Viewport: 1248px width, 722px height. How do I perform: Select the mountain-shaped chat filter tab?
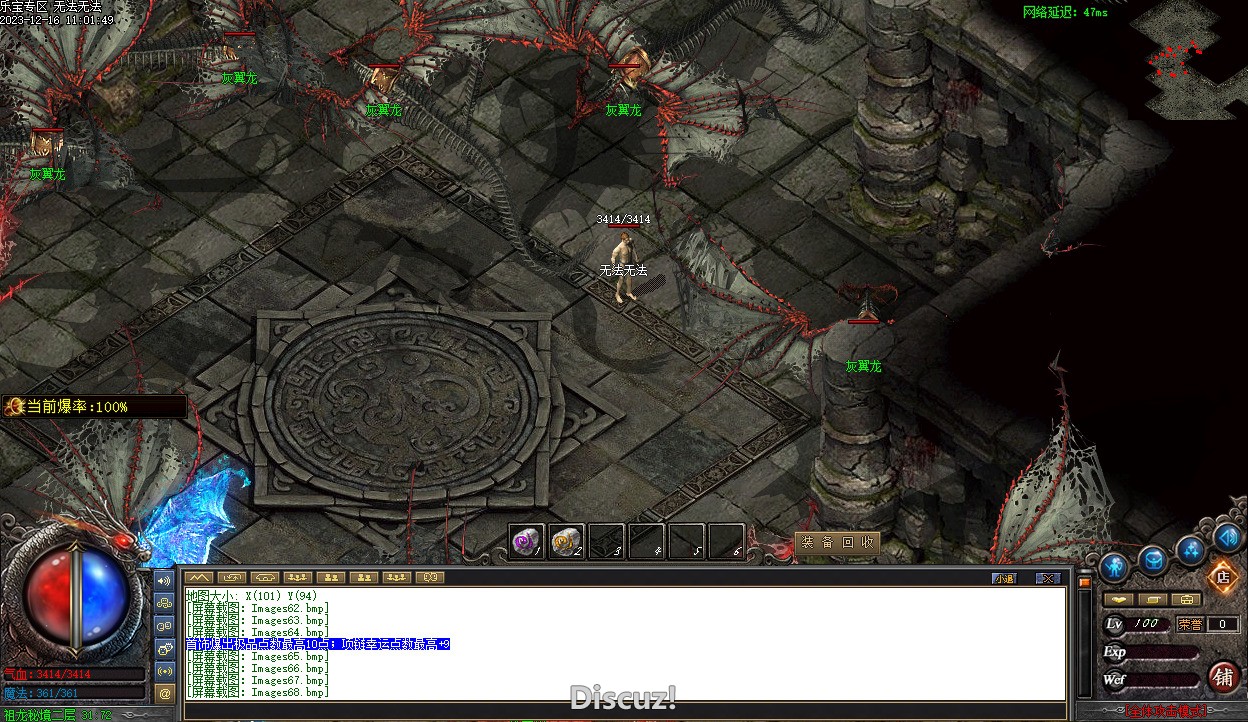198,577
